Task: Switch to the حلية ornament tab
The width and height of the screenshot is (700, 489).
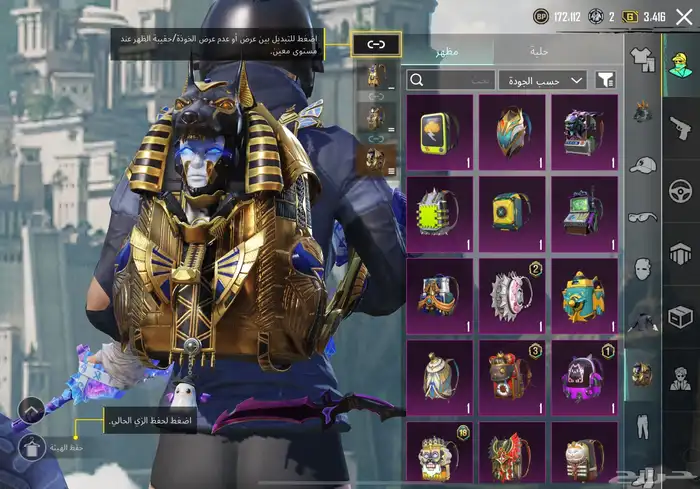Action: point(538,50)
